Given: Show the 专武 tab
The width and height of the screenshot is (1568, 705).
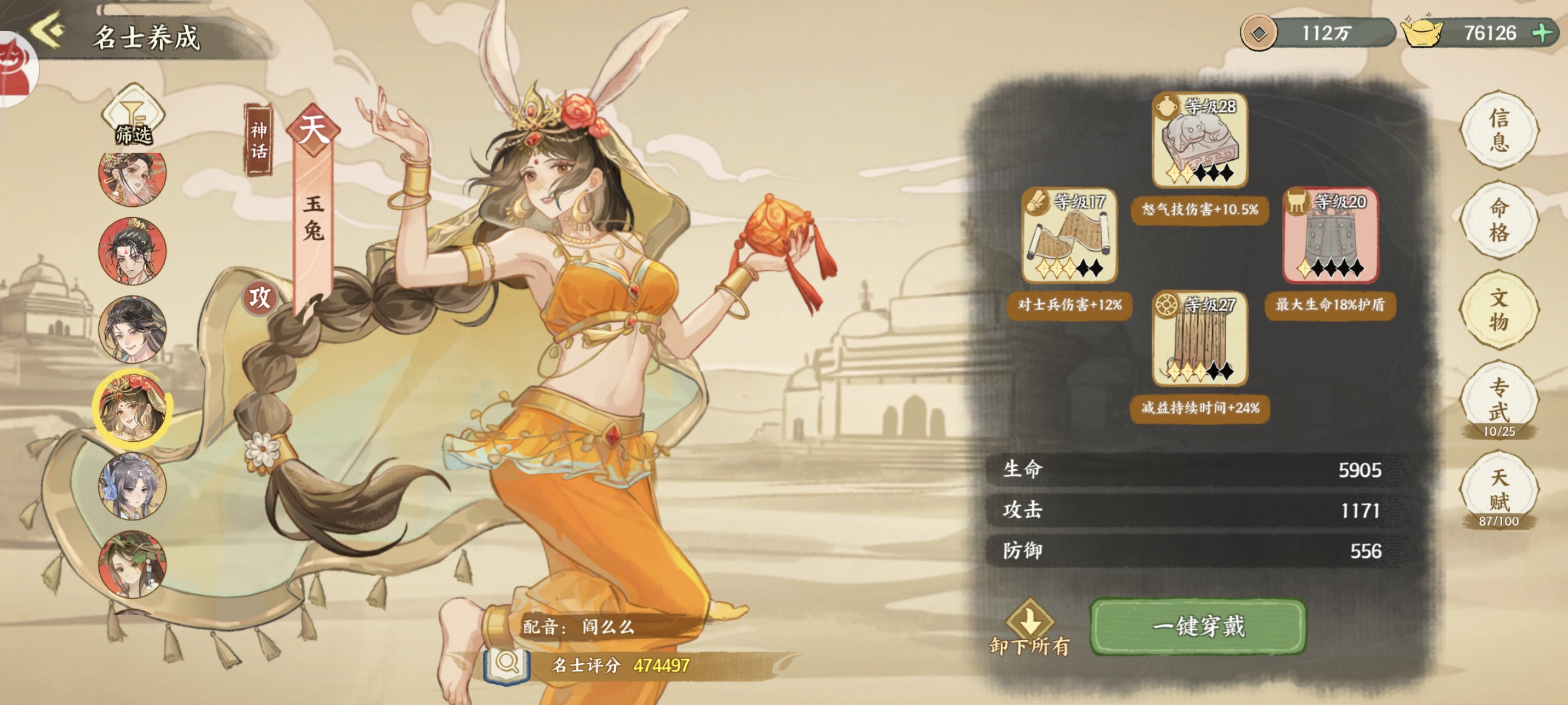Looking at the screenshot, I should click(x=1499, y=399).
